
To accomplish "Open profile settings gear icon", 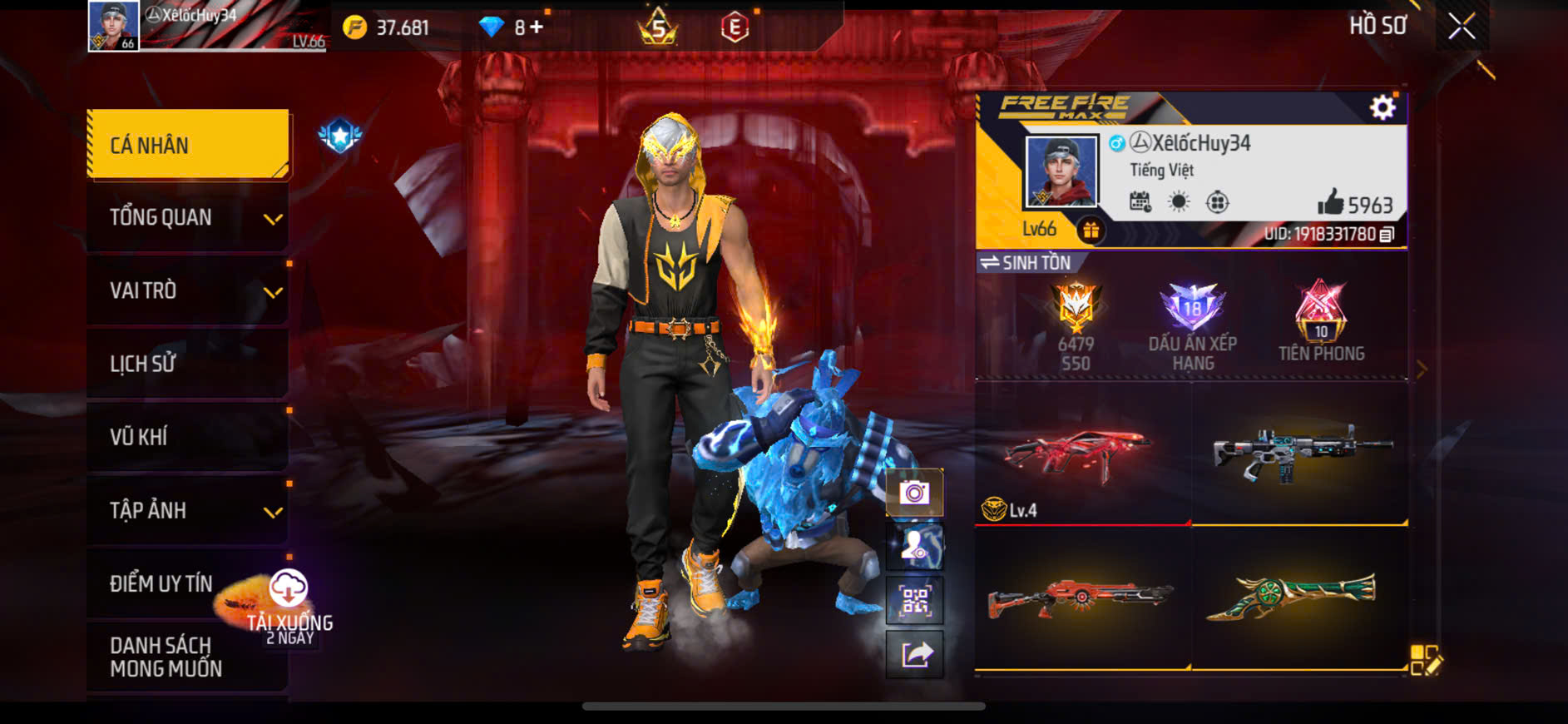I will click(x=1383, y=107).
